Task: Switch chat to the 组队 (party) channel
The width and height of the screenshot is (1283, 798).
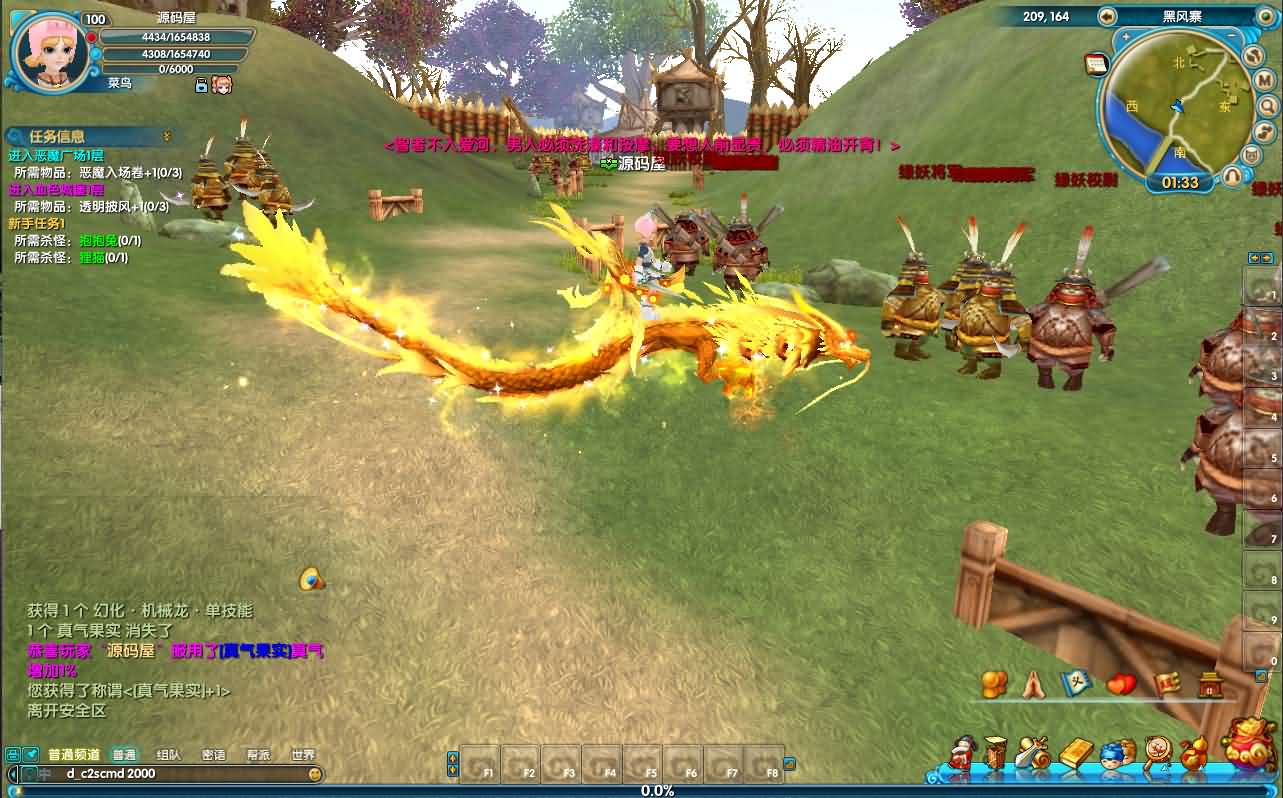Action: click(168, 755)
